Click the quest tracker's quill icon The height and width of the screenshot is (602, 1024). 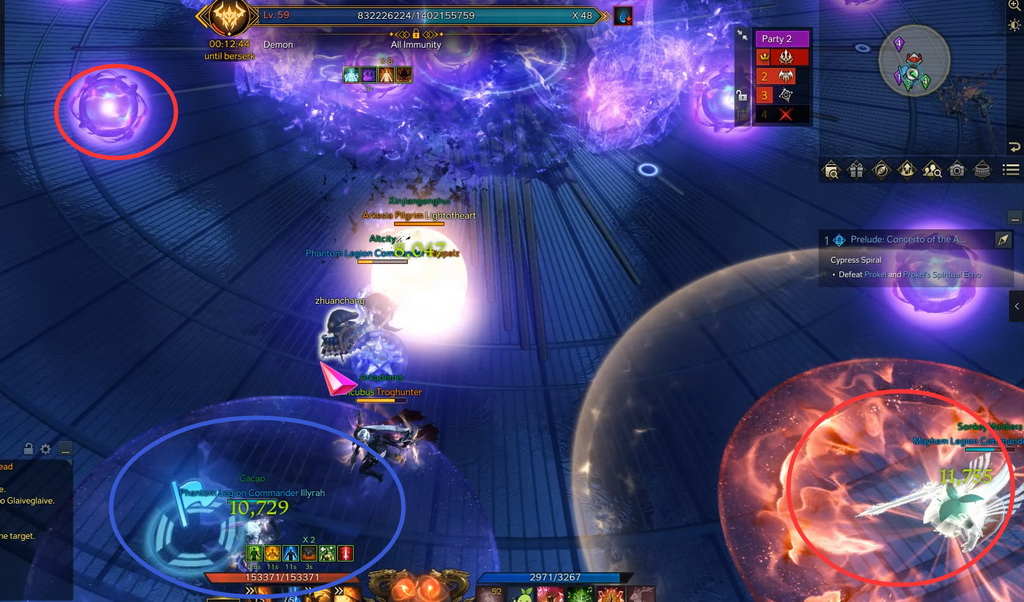pos(1003,240)
